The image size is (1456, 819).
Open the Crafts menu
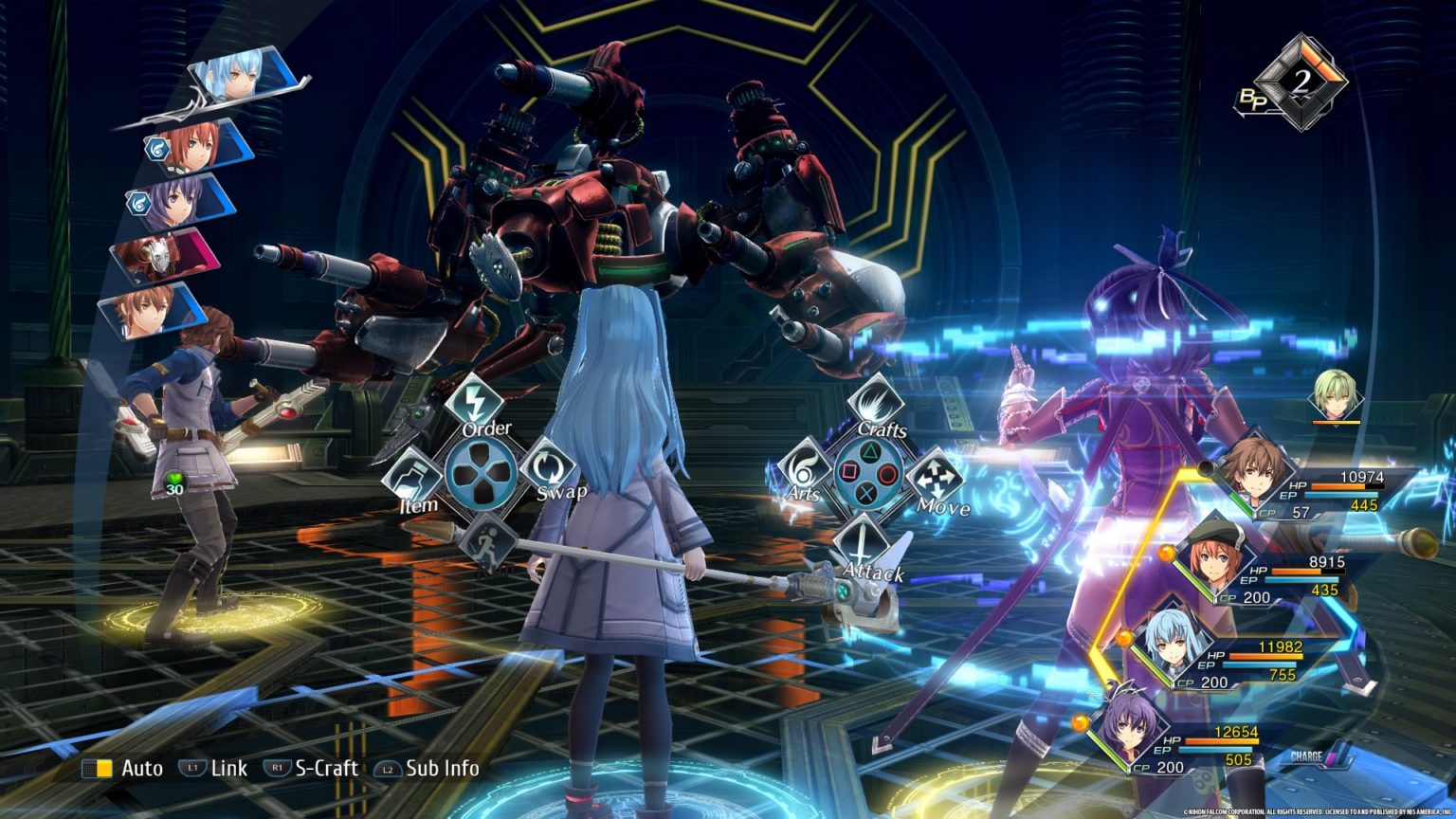point(873,401)
